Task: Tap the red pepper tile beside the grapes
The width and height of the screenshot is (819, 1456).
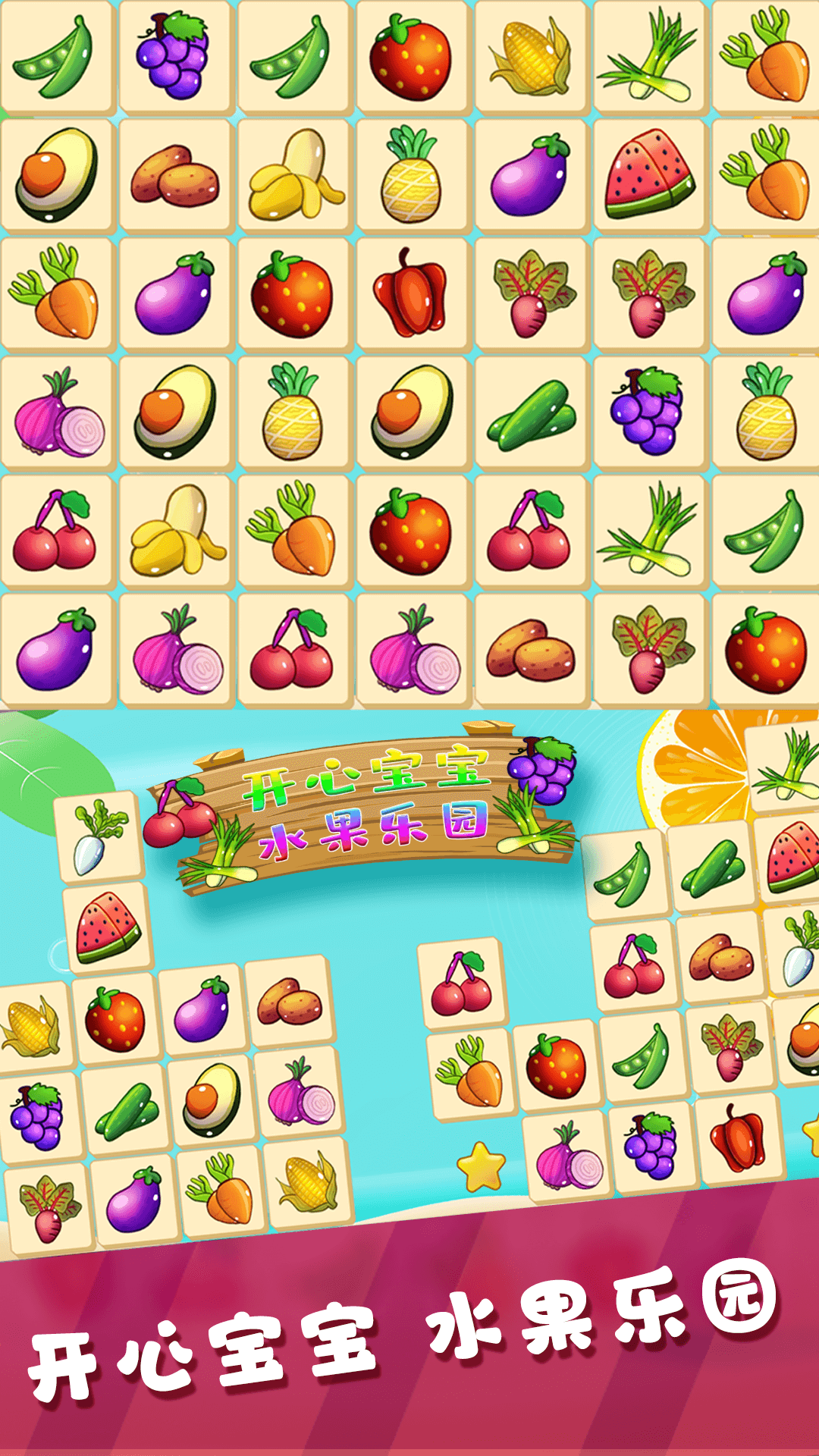Action: [x=736, y=1139]
